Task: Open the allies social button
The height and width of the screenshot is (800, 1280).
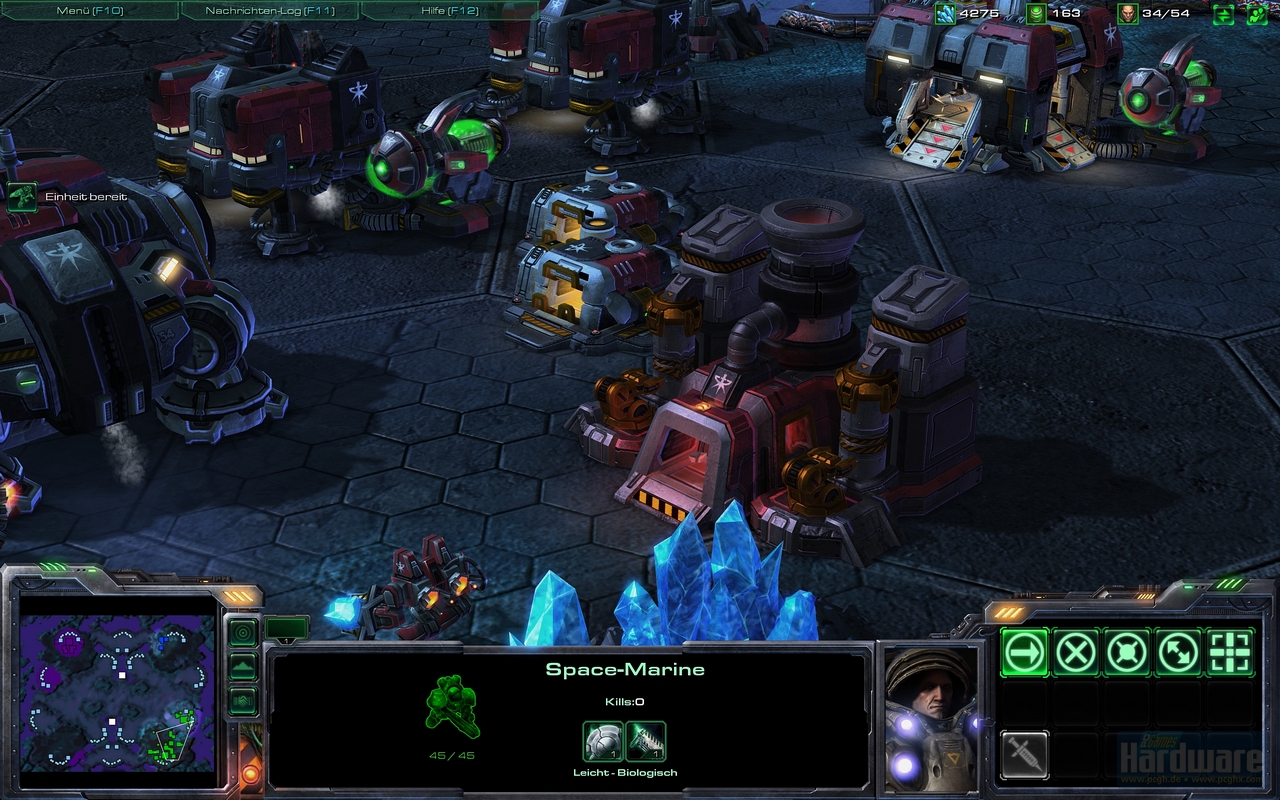Action: pyautogui.click(x=1257, y=14)
